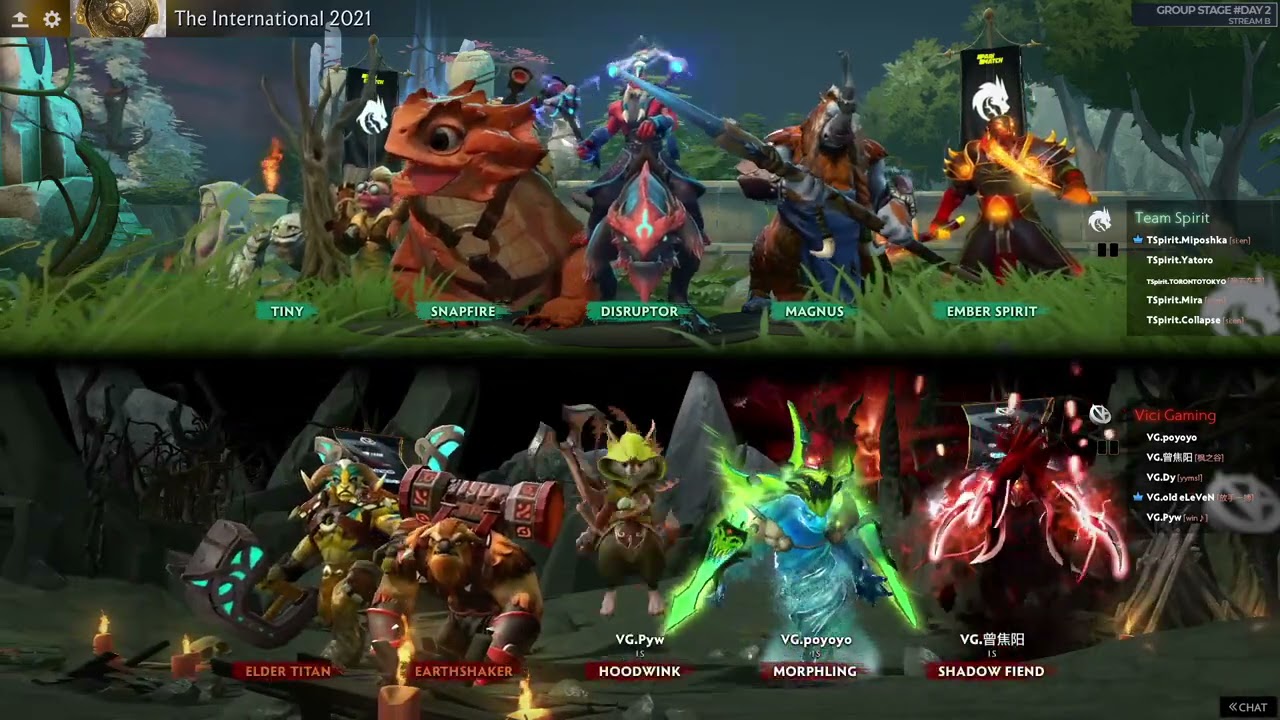Toggle the pause icon beside Team Spirit
This screenshot has width=1280, height=720.
pyautogui.click(x=1108, y=250)
